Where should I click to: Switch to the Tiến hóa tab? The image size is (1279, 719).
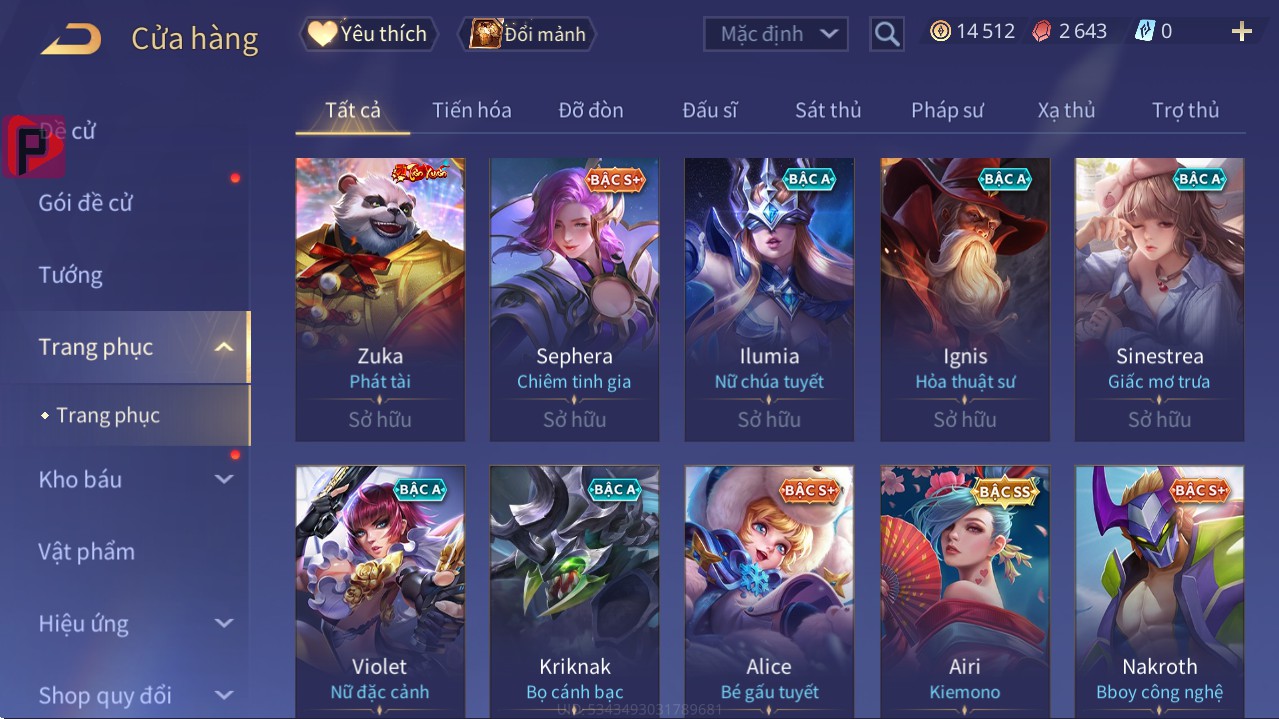pyautogui.click(x=471, y=110)
